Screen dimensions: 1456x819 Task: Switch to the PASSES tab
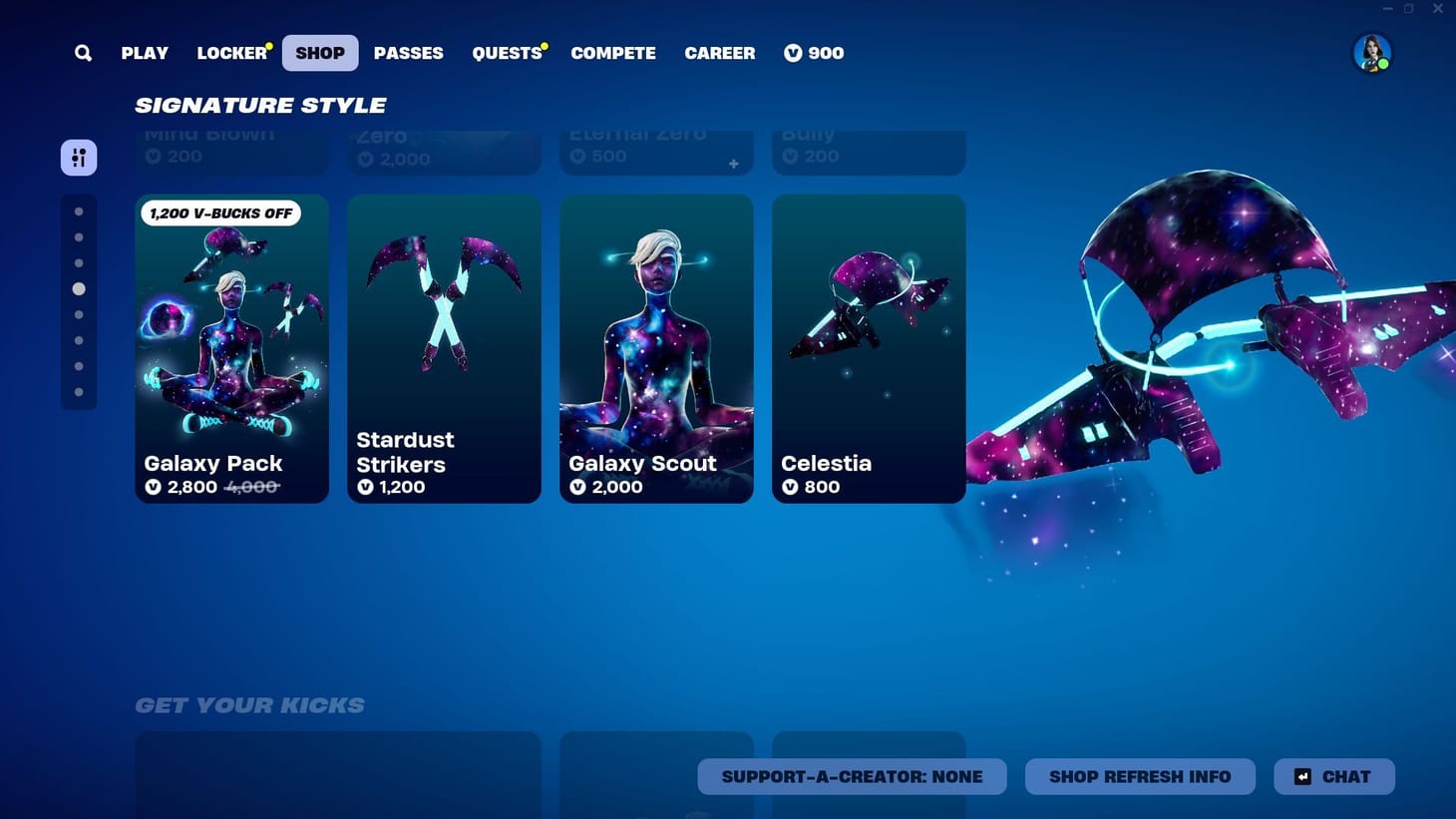(408, 53)
